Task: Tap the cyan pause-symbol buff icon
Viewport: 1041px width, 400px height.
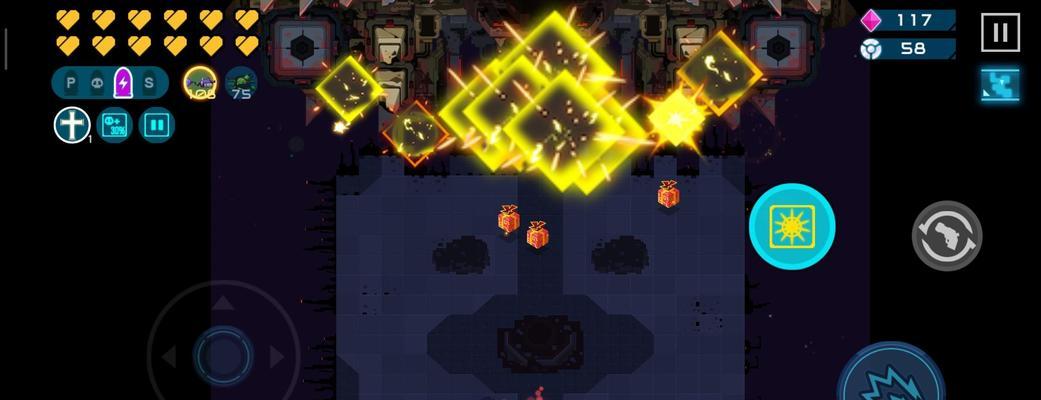Action: click(157, 126)
